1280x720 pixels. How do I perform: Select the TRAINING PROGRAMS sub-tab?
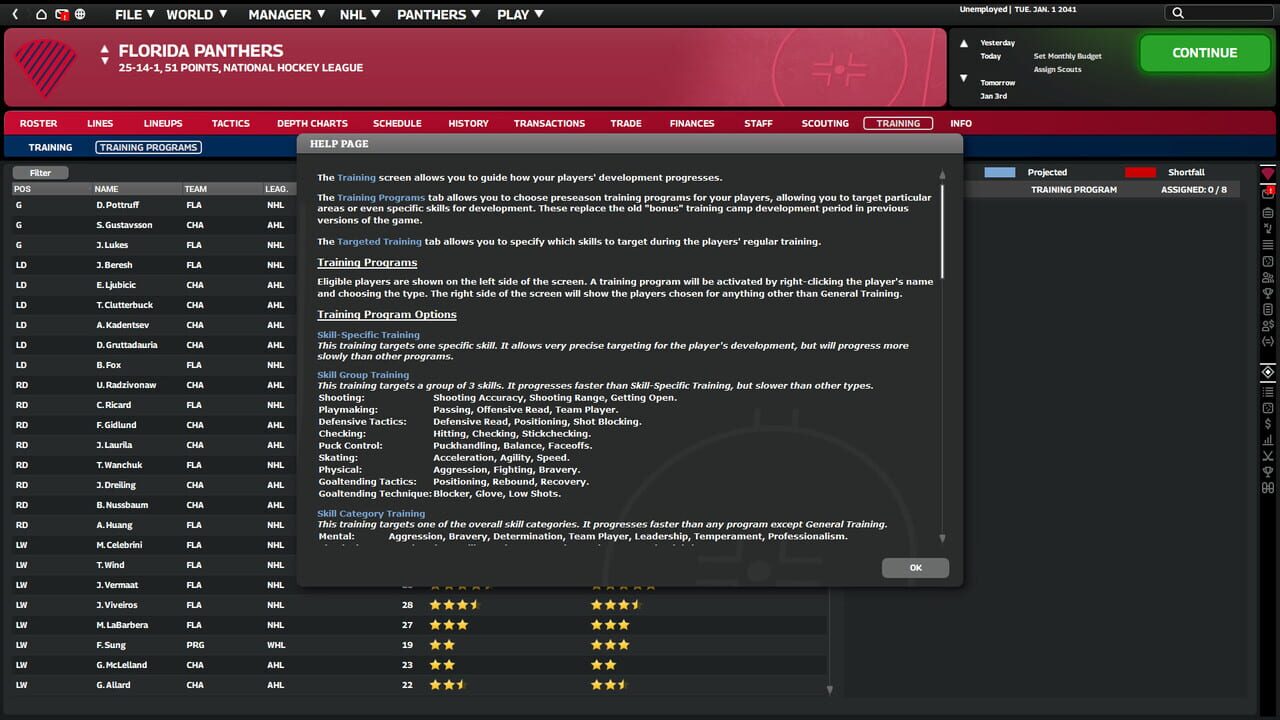point(148,146)
